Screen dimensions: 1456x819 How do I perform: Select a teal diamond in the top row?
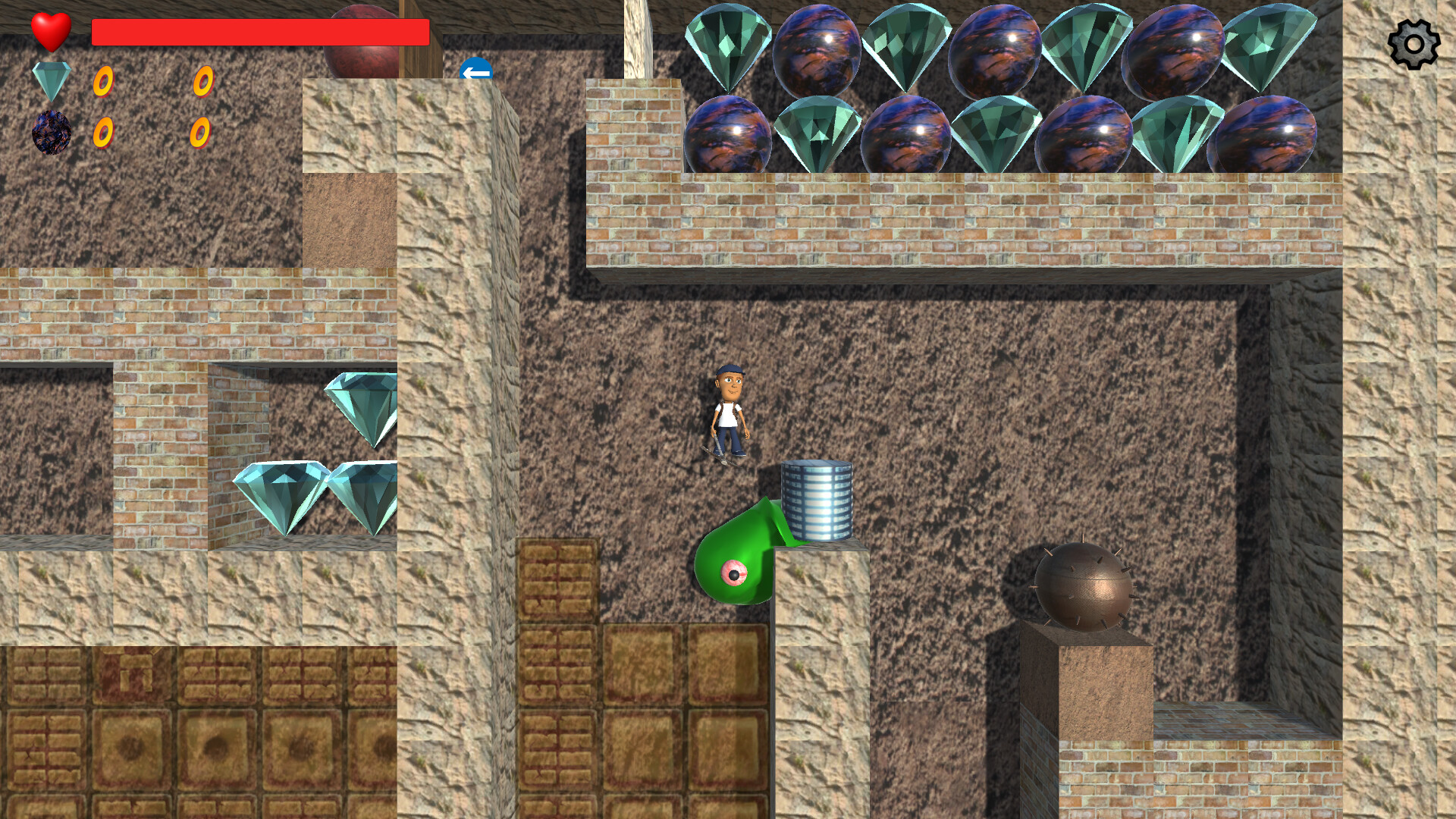click(x=728, y=45)
